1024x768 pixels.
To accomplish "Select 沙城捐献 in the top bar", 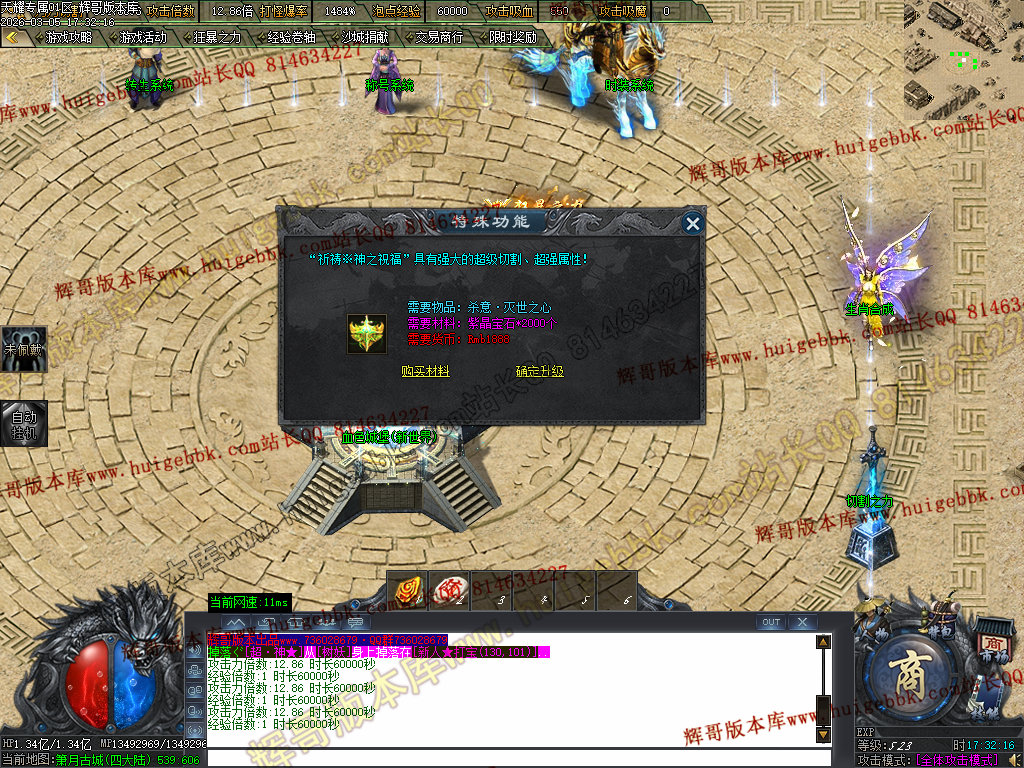I will pos(364,37).
